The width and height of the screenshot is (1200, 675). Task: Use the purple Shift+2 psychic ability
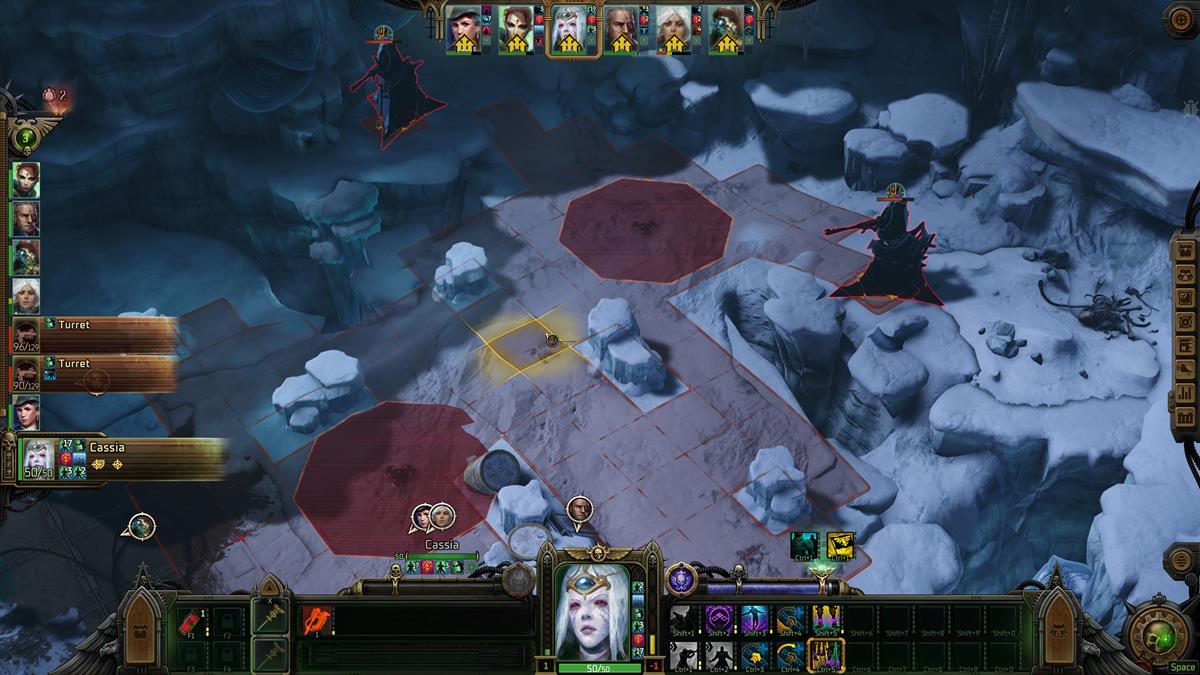719,620
